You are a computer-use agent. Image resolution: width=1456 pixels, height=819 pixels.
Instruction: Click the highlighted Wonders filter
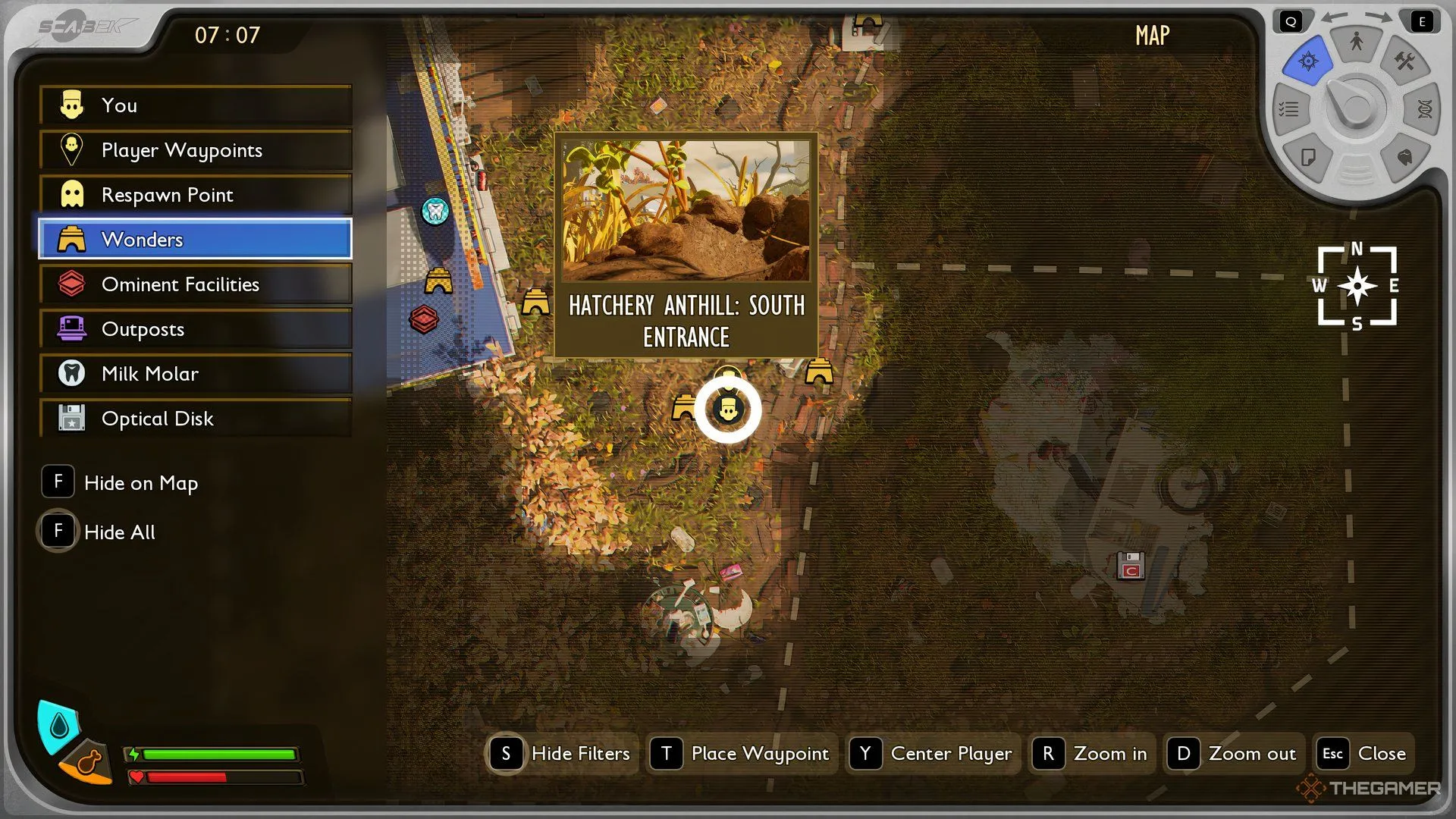pos(196,240)
